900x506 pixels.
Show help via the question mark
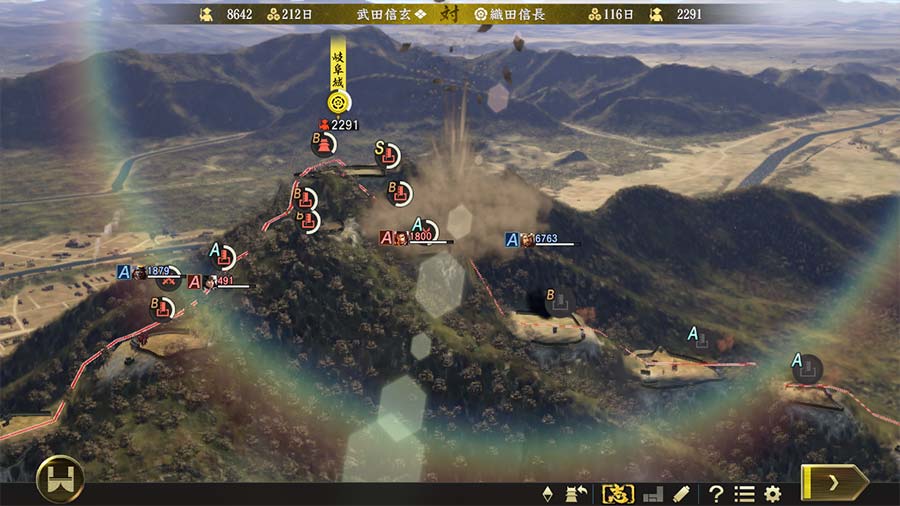tap(716, 493)
